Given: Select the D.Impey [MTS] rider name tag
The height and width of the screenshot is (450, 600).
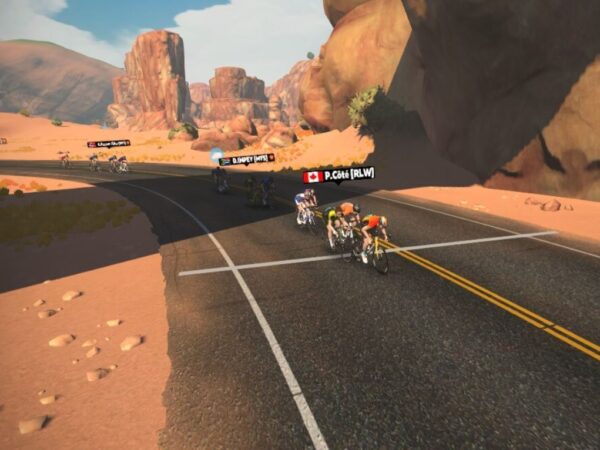Looking at the screenshot, I should [247, 159].
